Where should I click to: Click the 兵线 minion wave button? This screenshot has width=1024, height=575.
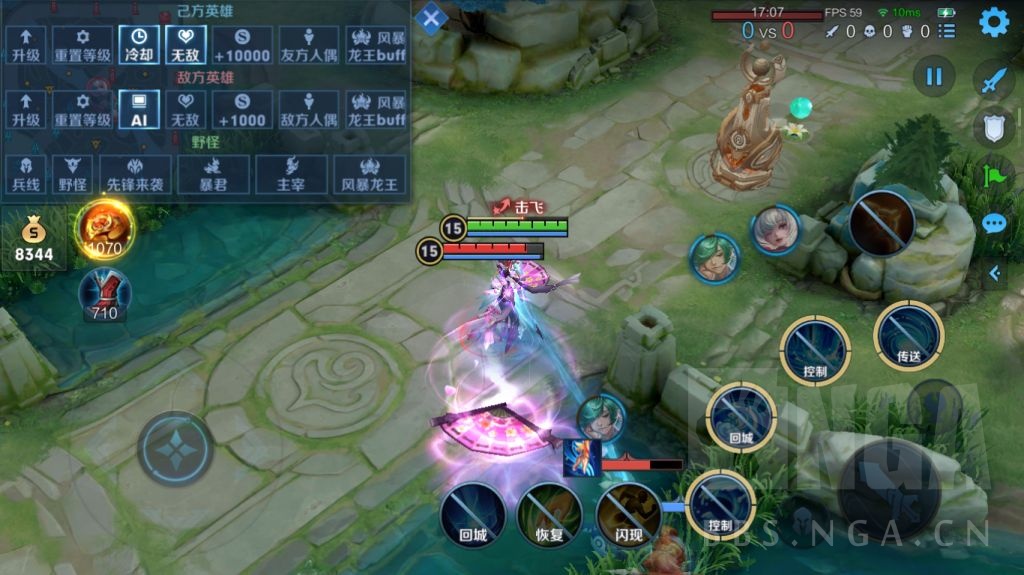[x=27, y=174]
